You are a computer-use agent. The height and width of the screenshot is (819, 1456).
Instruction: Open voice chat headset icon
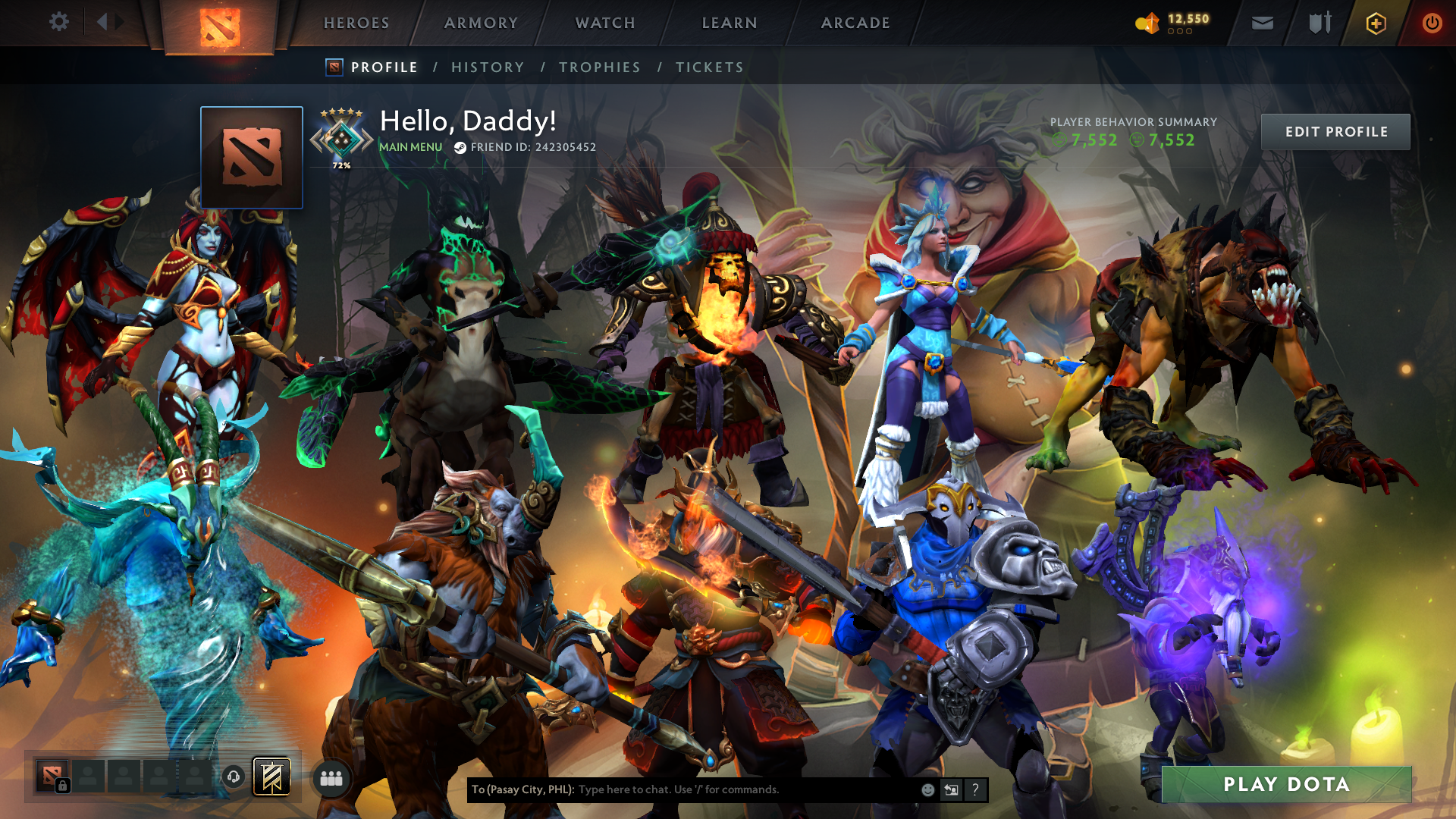click(233, 776)
